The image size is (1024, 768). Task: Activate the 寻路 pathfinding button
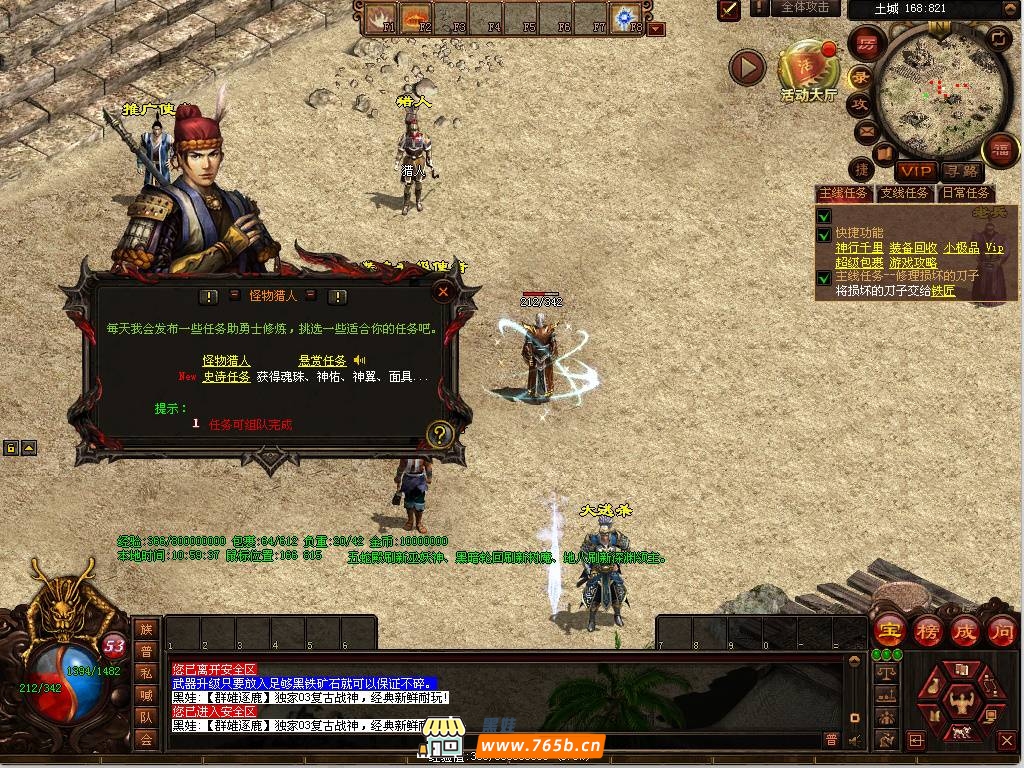[961, 171]
